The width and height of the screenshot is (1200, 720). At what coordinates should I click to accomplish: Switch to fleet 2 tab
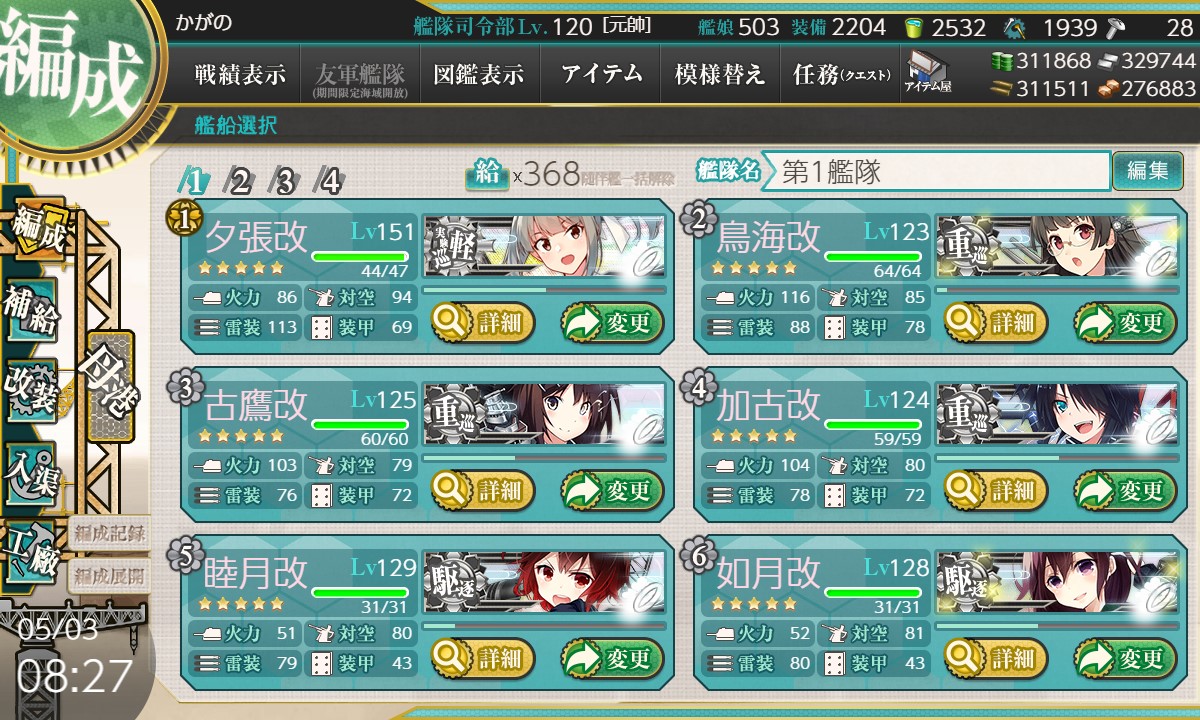coord(241,181)
